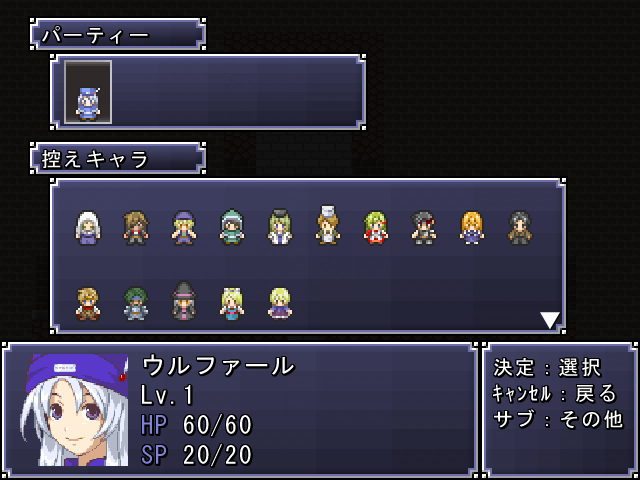Choose the blonde character in purple hat
640x480 pixels.
point(184,228)
